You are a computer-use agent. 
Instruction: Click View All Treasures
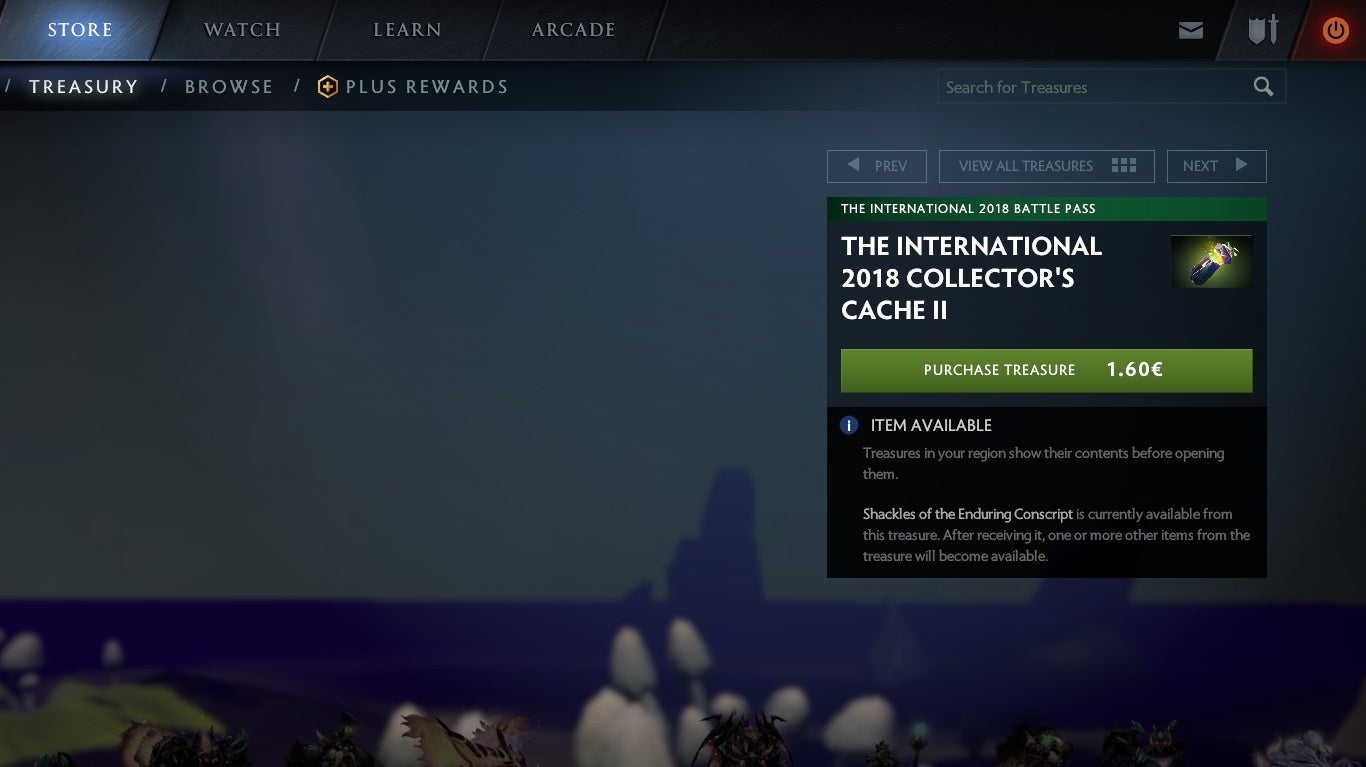pos(1025,165)
